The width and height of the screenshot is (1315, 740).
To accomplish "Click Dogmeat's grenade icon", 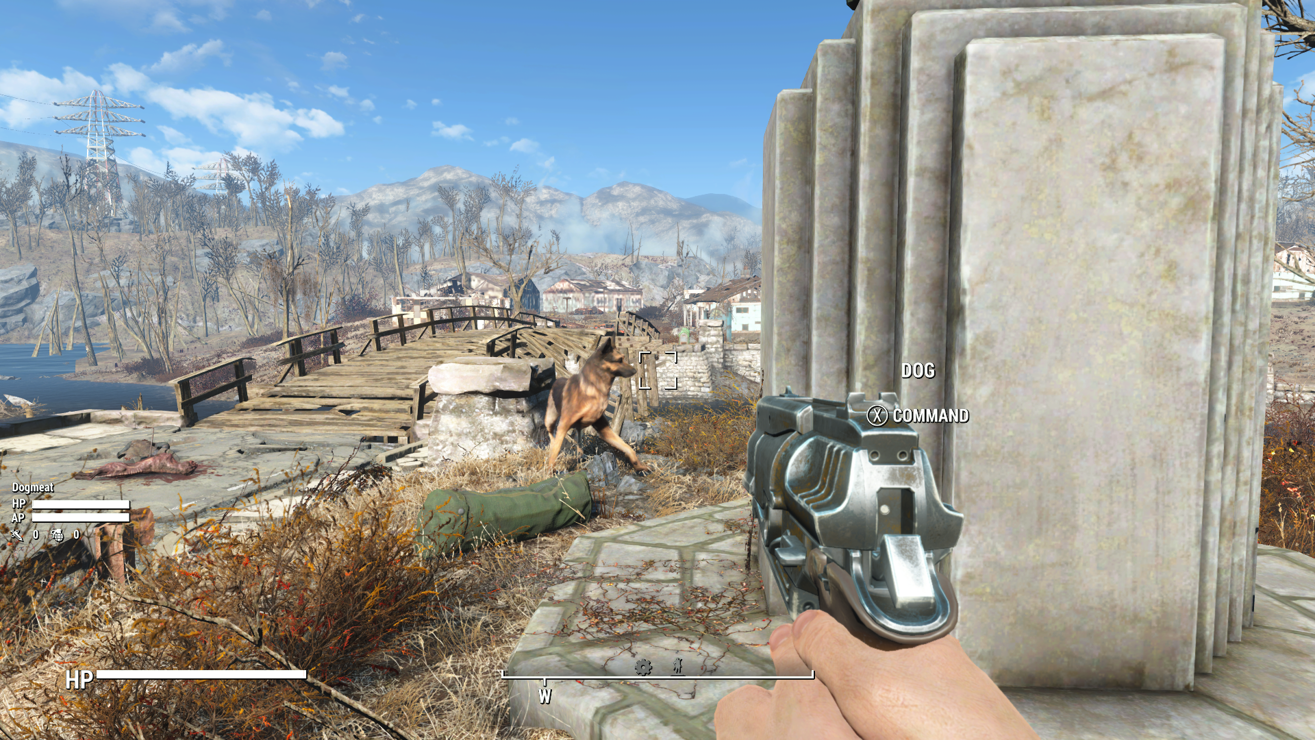I will pos(58,535).
